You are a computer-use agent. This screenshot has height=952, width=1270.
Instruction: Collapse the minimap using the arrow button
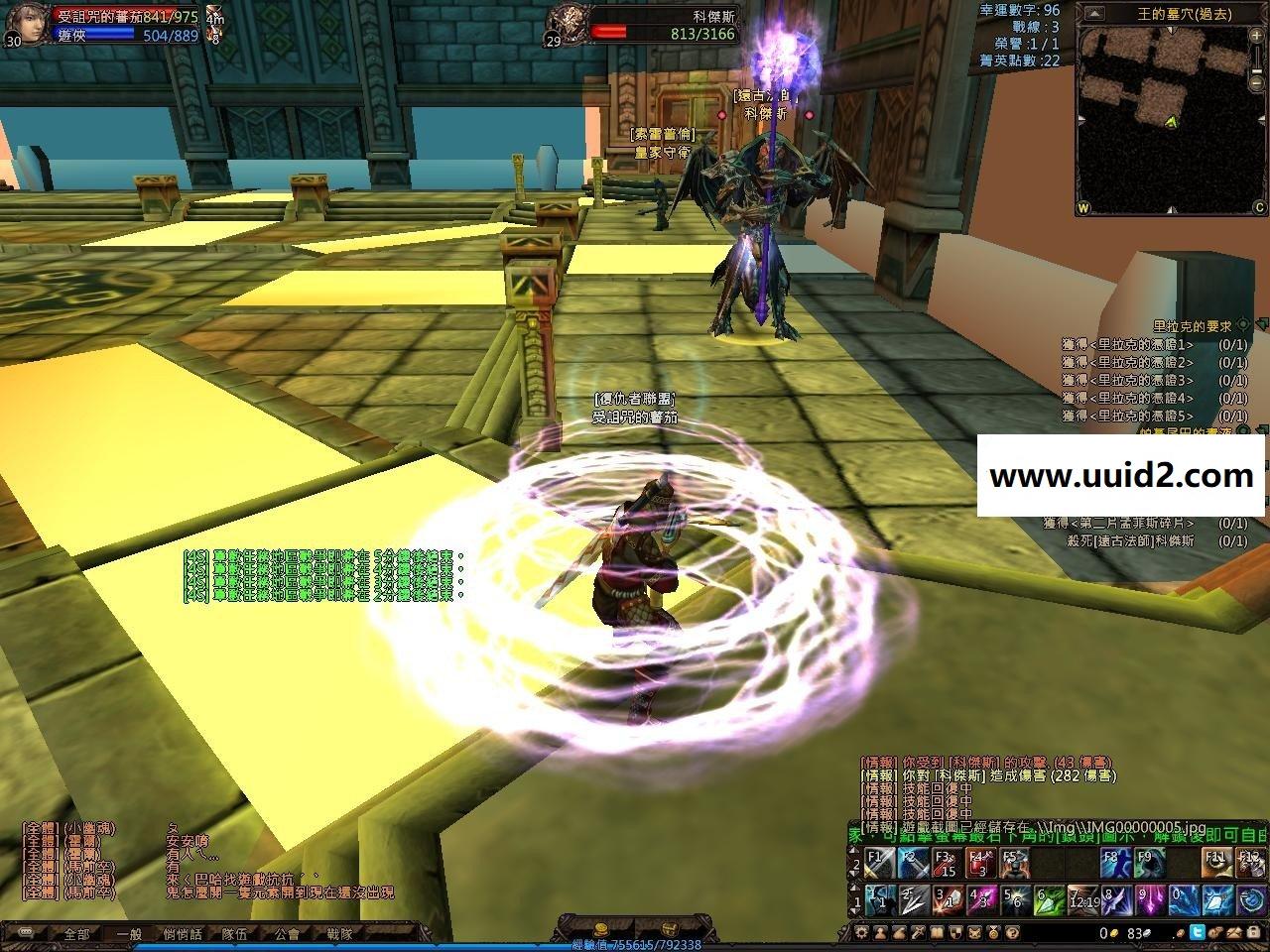[x=1092, y=13]
